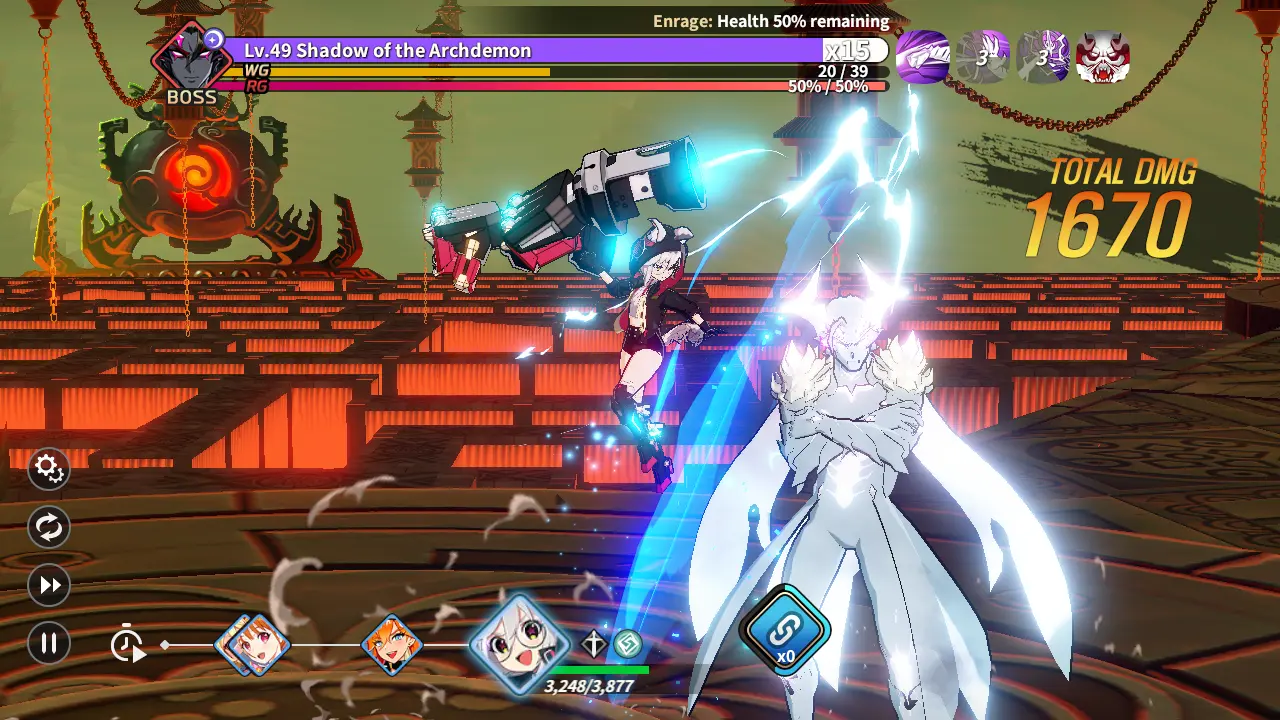Image resolution: width=1280 pixels, height=720 pixels.
Task: Toggle the auto-battle circular arrows button
Action: 48,527
